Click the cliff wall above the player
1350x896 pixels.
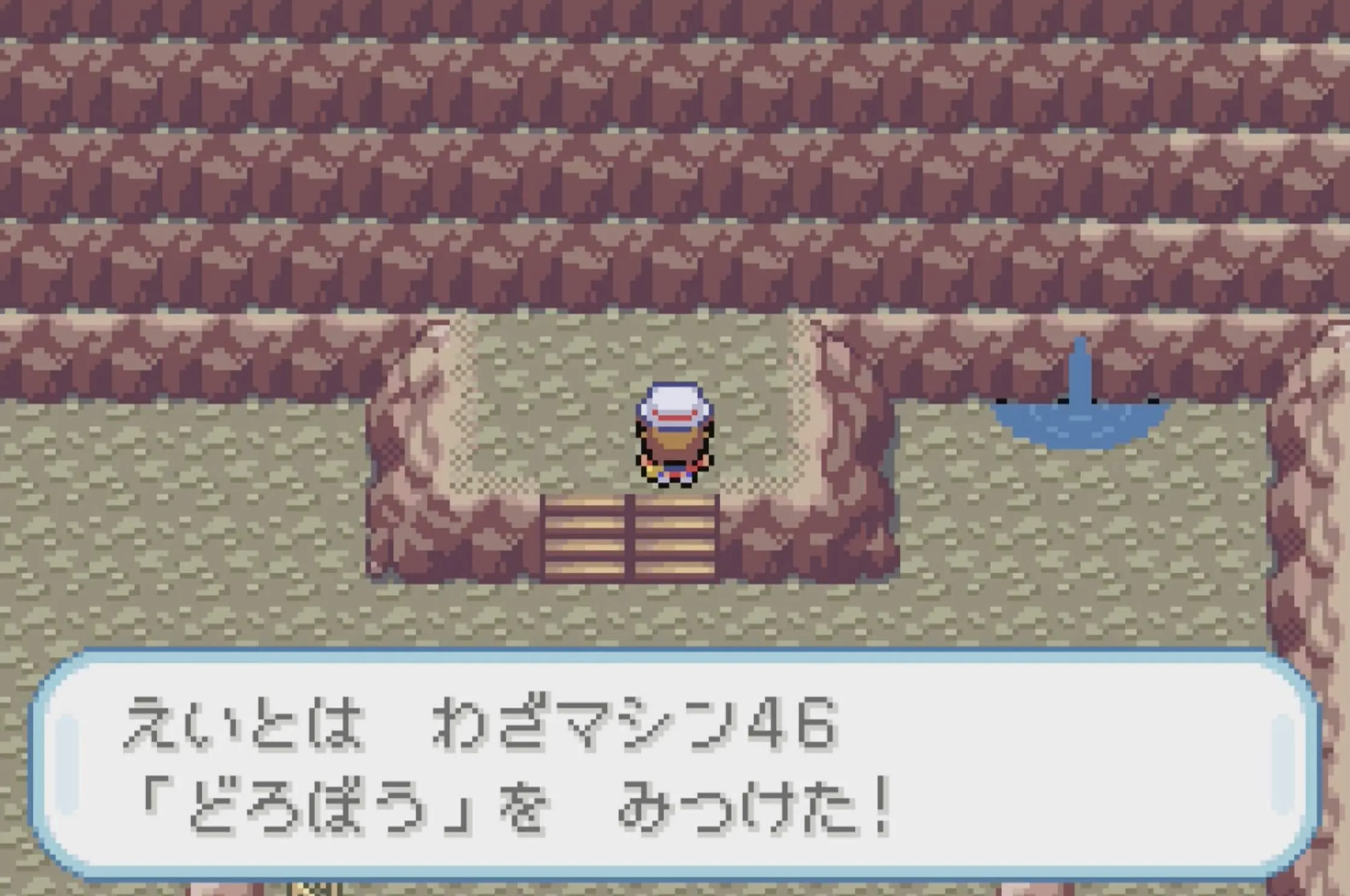(662, 271)
